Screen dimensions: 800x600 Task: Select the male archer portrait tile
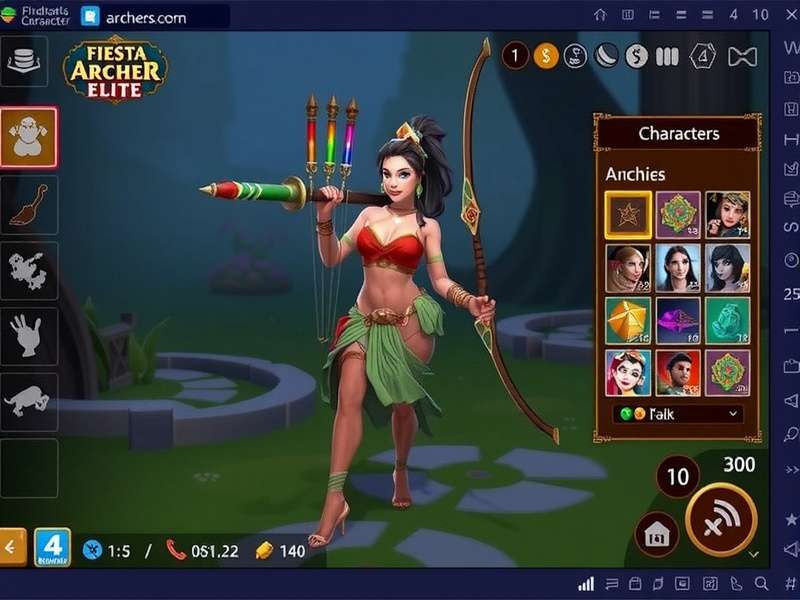[677, 372]
